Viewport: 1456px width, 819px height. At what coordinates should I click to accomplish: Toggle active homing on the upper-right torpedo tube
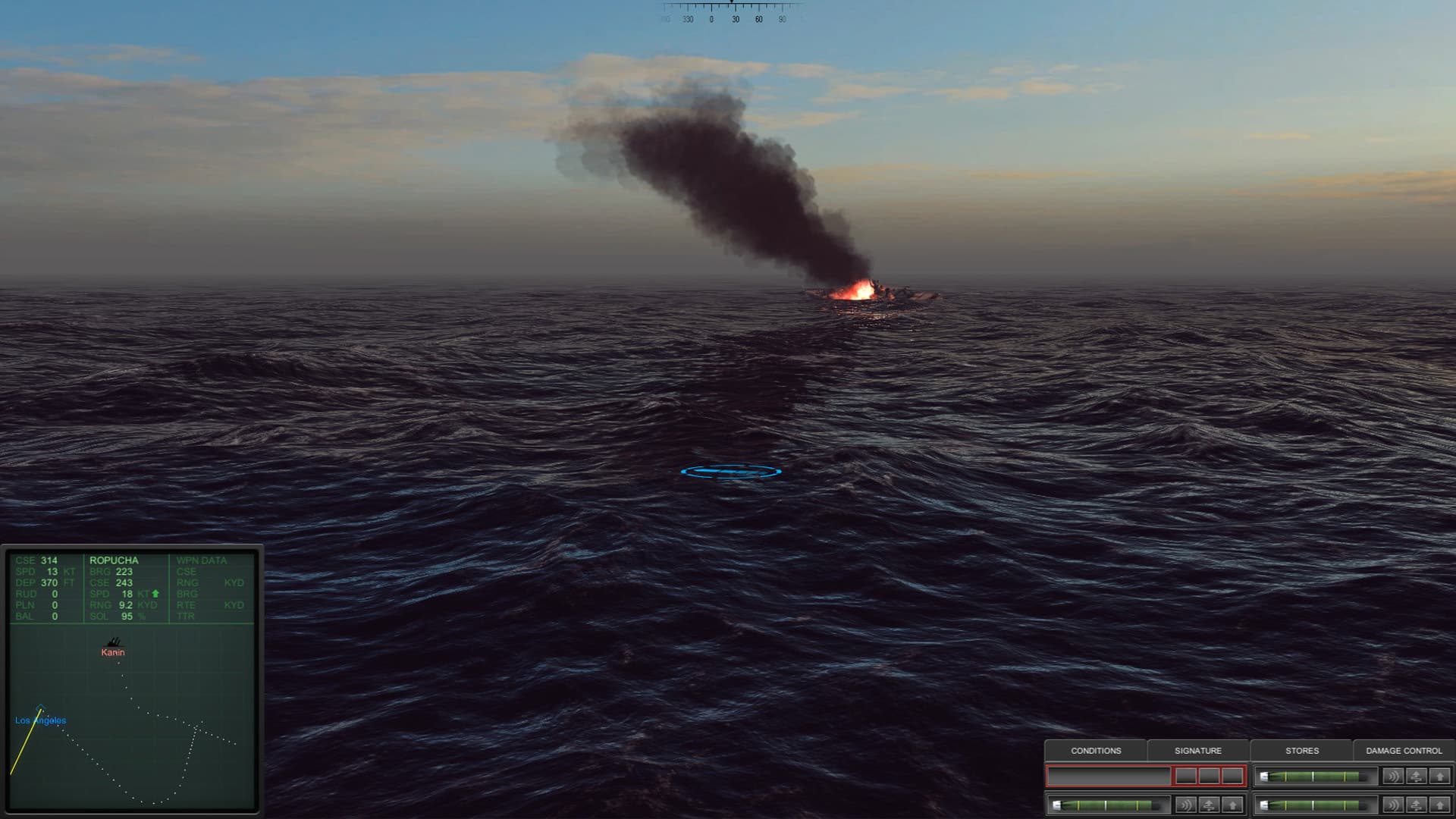pos(1392,775)
